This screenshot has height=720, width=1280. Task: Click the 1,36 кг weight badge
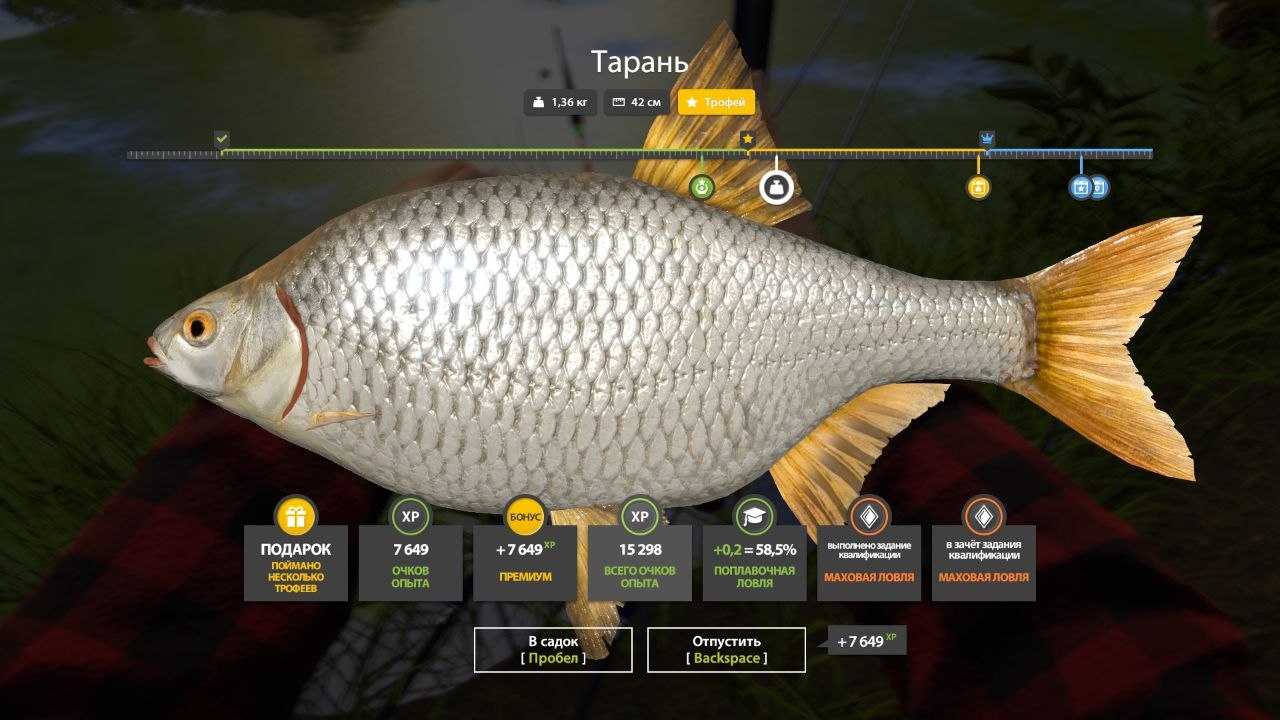(x=561, y=102)
